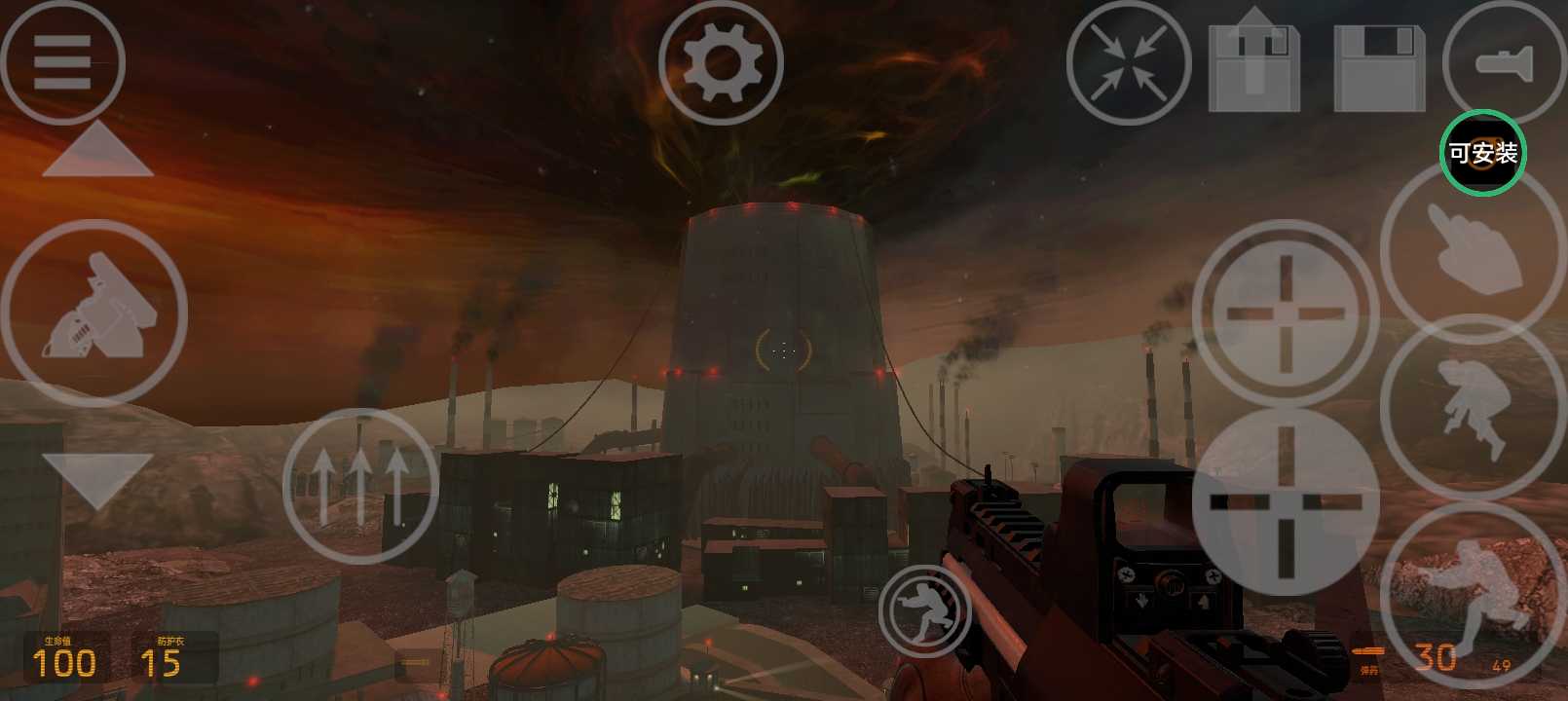Toggle the flashlight button
1568x701 pixels.
tap(1505, 64)
